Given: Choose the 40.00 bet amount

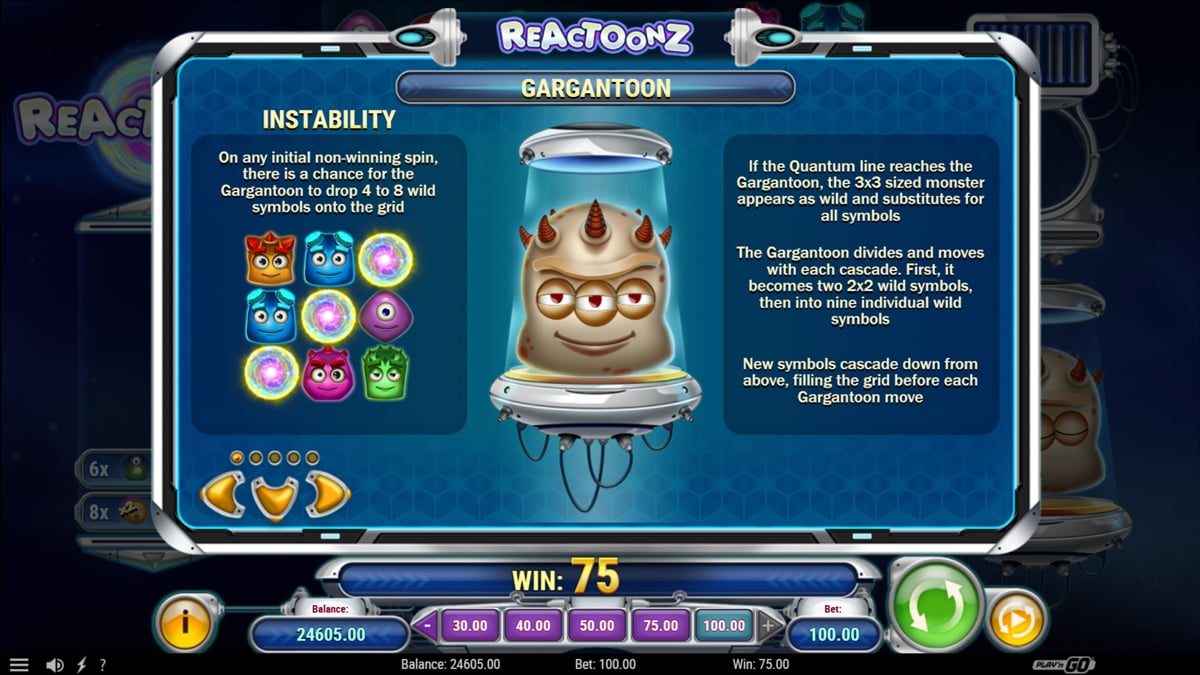Looking at the screenshot, I should tap(533, 626).
